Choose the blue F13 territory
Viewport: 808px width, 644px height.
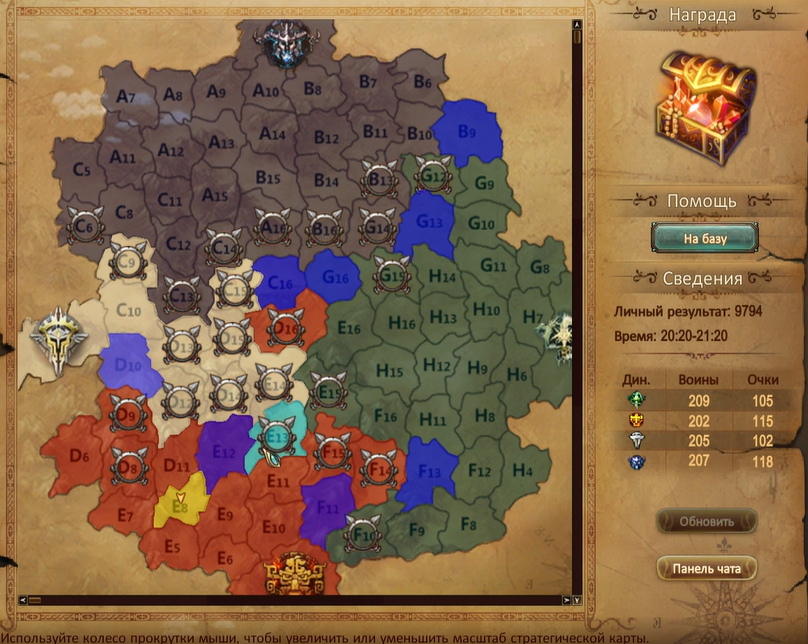pos(428,471)
